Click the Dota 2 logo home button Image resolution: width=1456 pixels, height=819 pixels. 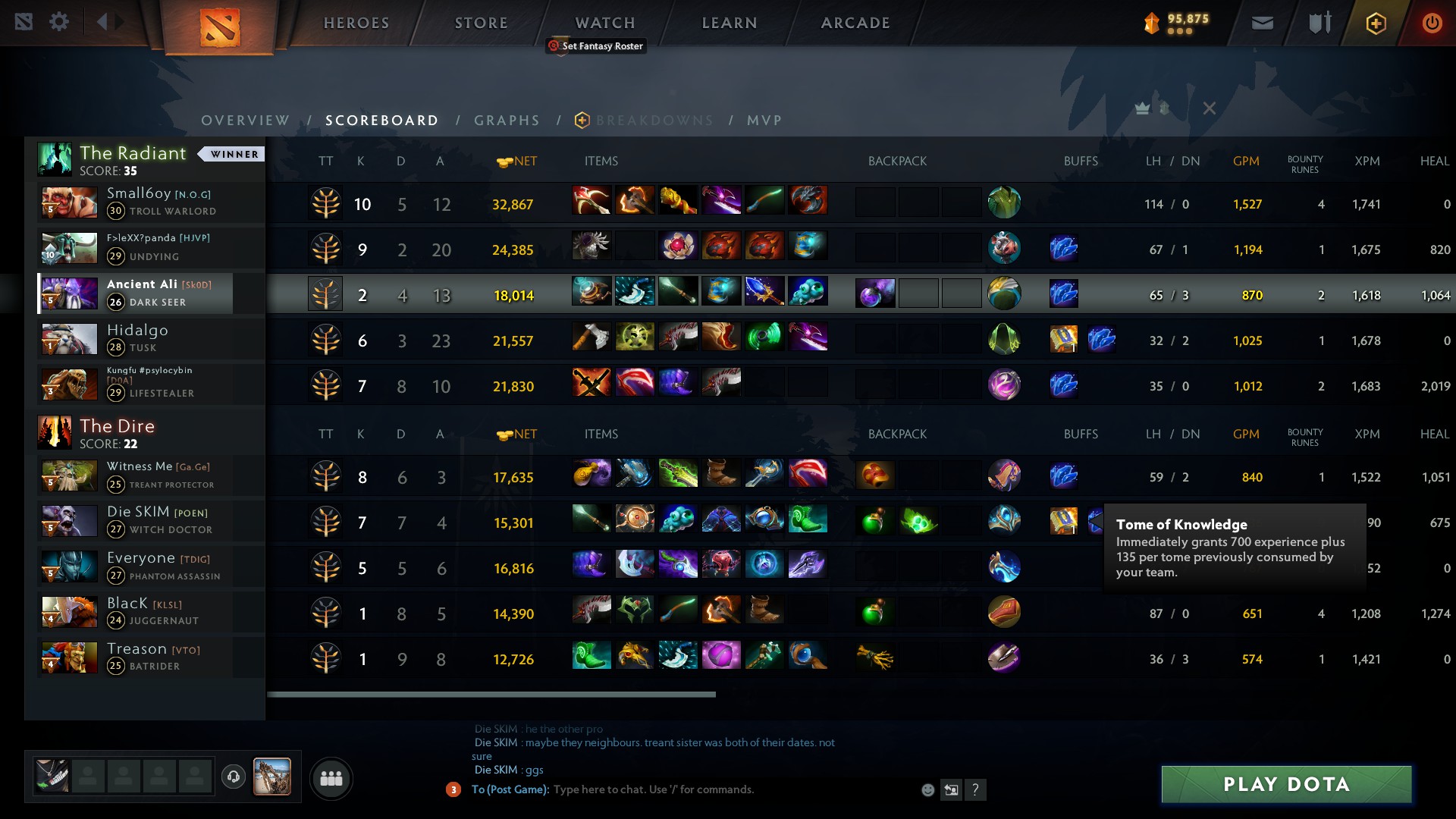[220, 27]
